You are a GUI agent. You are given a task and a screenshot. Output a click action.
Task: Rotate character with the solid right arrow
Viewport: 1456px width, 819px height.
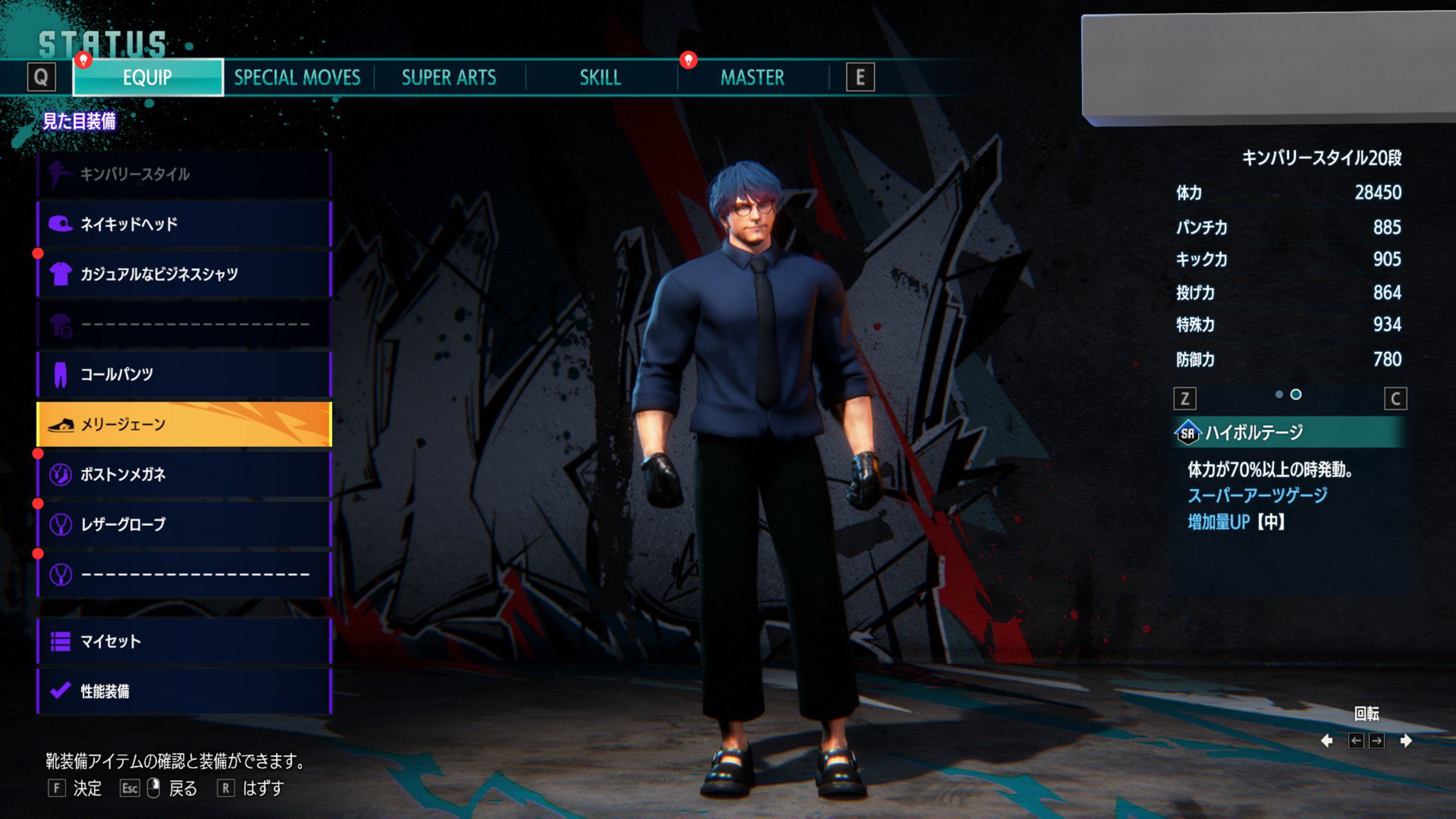point(1406,741)
